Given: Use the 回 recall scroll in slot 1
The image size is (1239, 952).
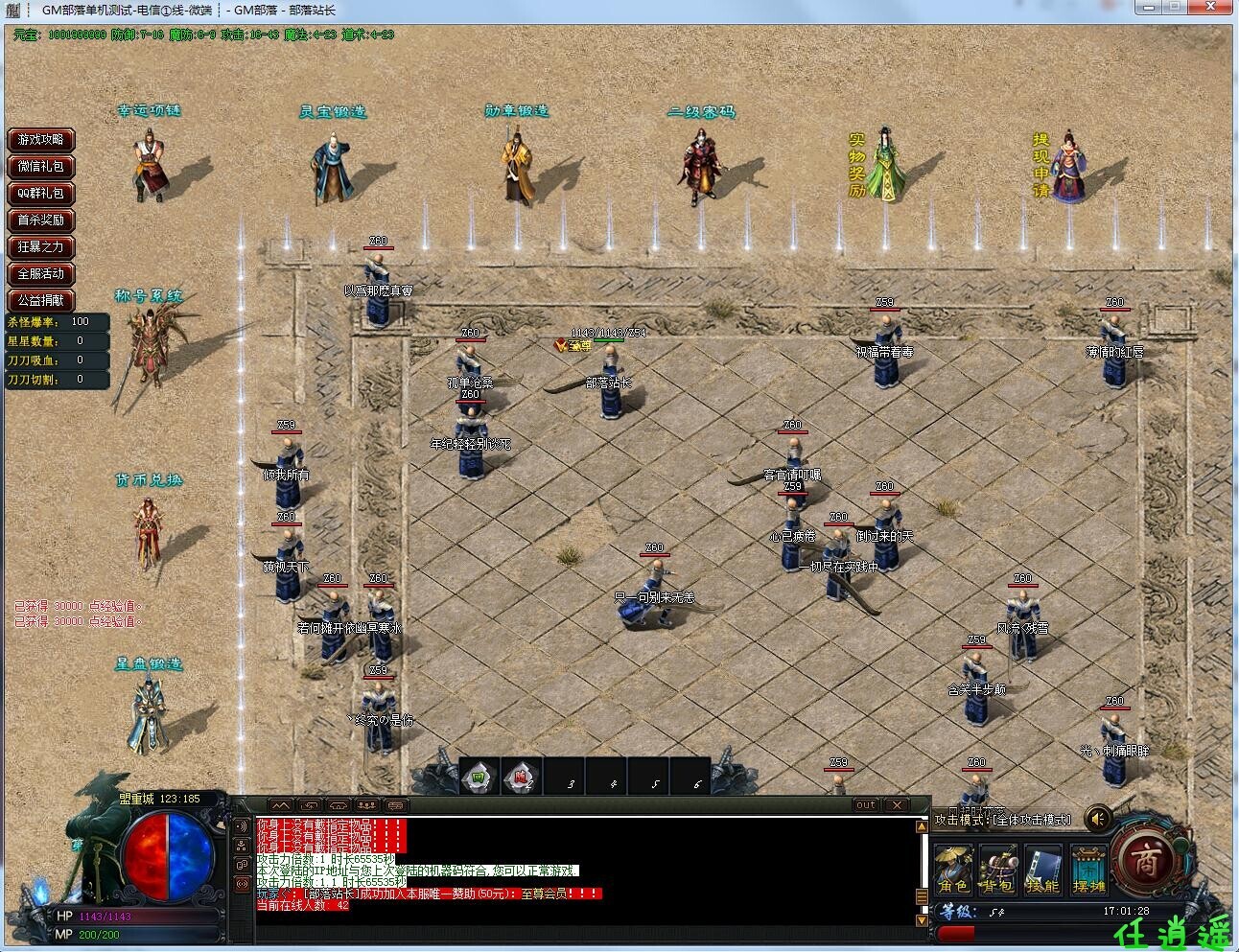Looking at the screenshot, I should click(478, 778).
